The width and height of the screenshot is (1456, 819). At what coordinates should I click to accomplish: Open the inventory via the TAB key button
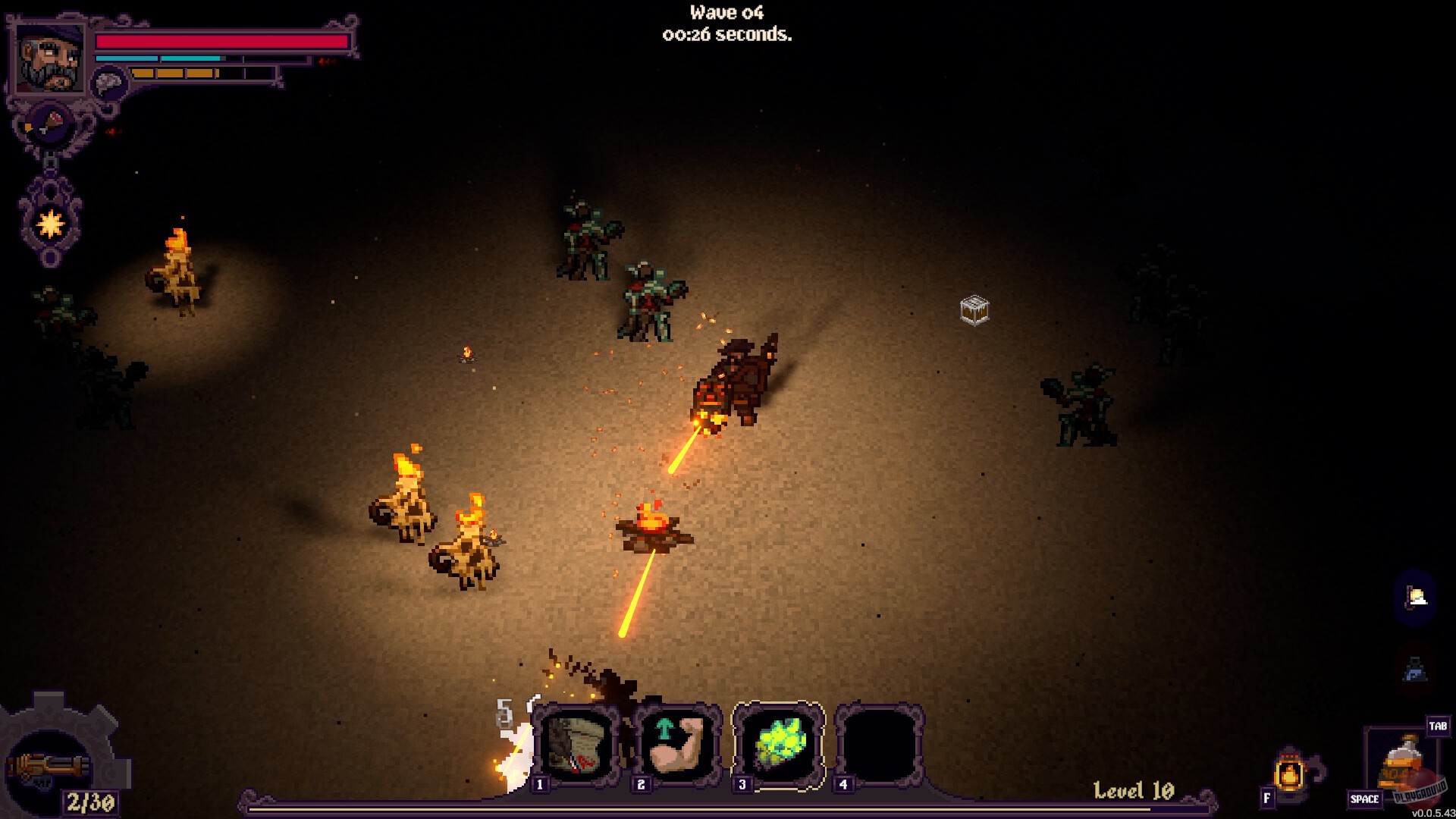[x=1439, y=726]
